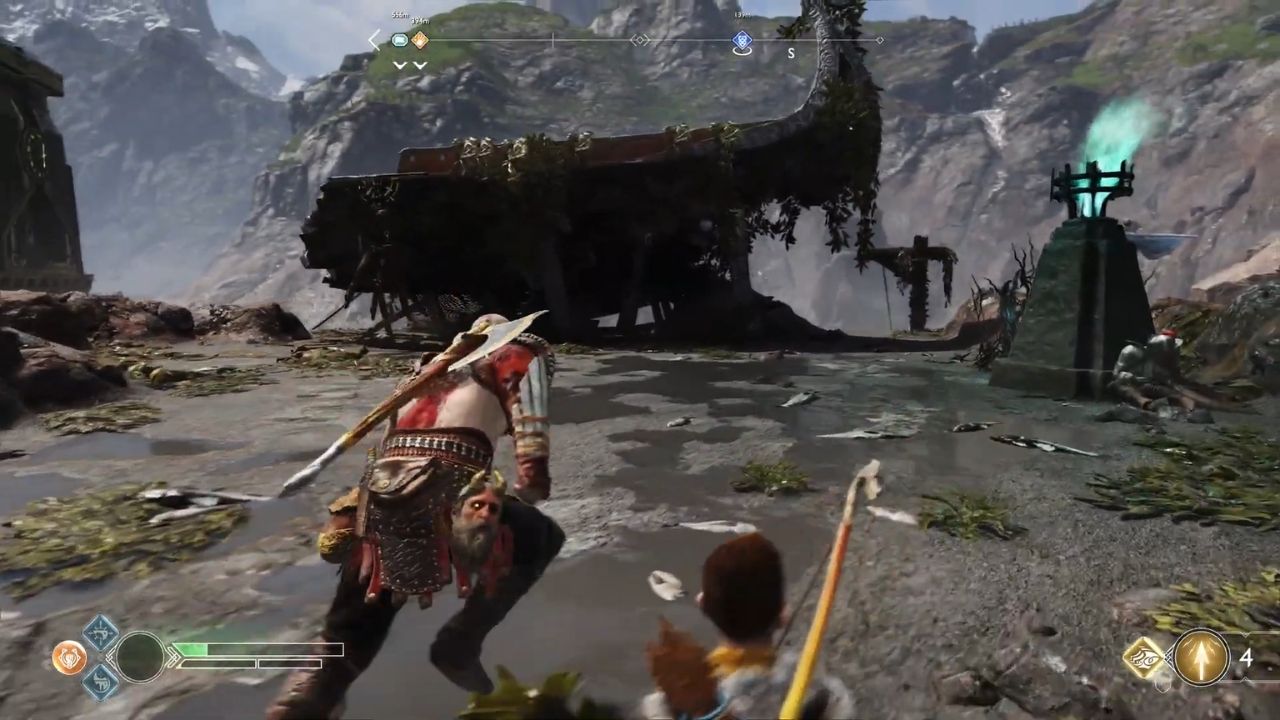Select the teal compass quest marker
This screenshot has width=1280, height=720.
[x=400, y=41]
